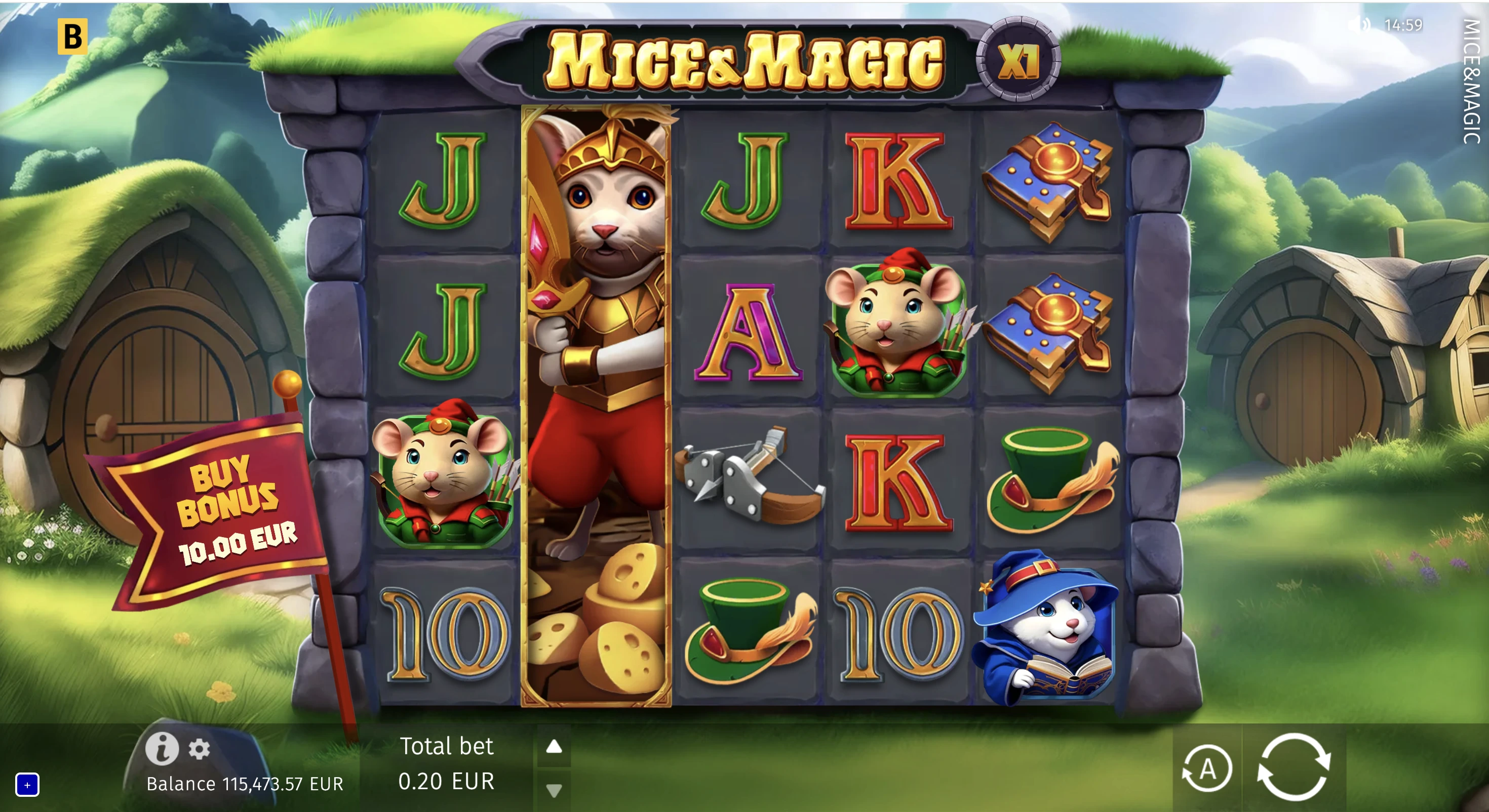Spin the reels with the circular arrows button
This screenshot has width=1489, height=812.
click(x=1294, y=767)
